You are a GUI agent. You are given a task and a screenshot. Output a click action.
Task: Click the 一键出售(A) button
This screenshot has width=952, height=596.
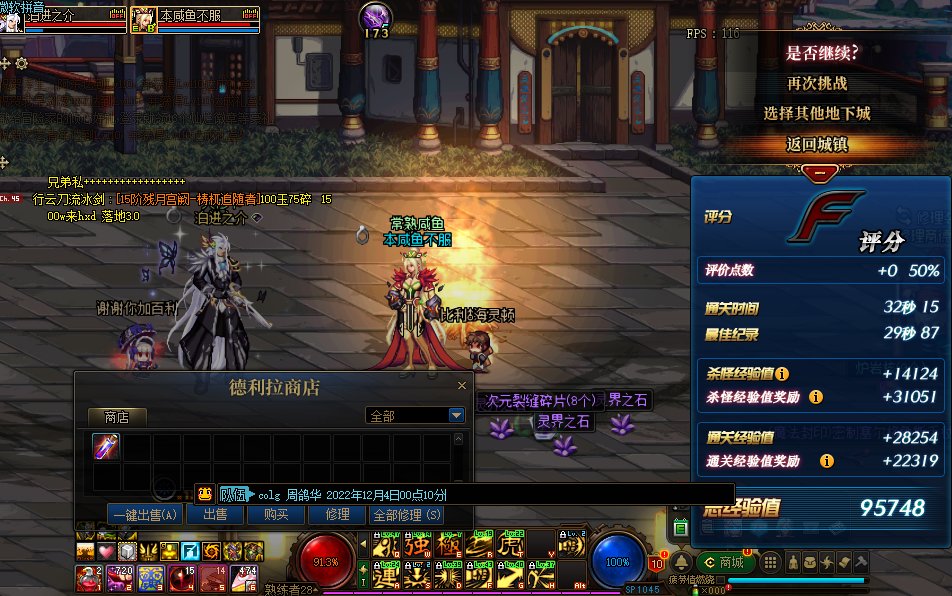coord(146,514)
